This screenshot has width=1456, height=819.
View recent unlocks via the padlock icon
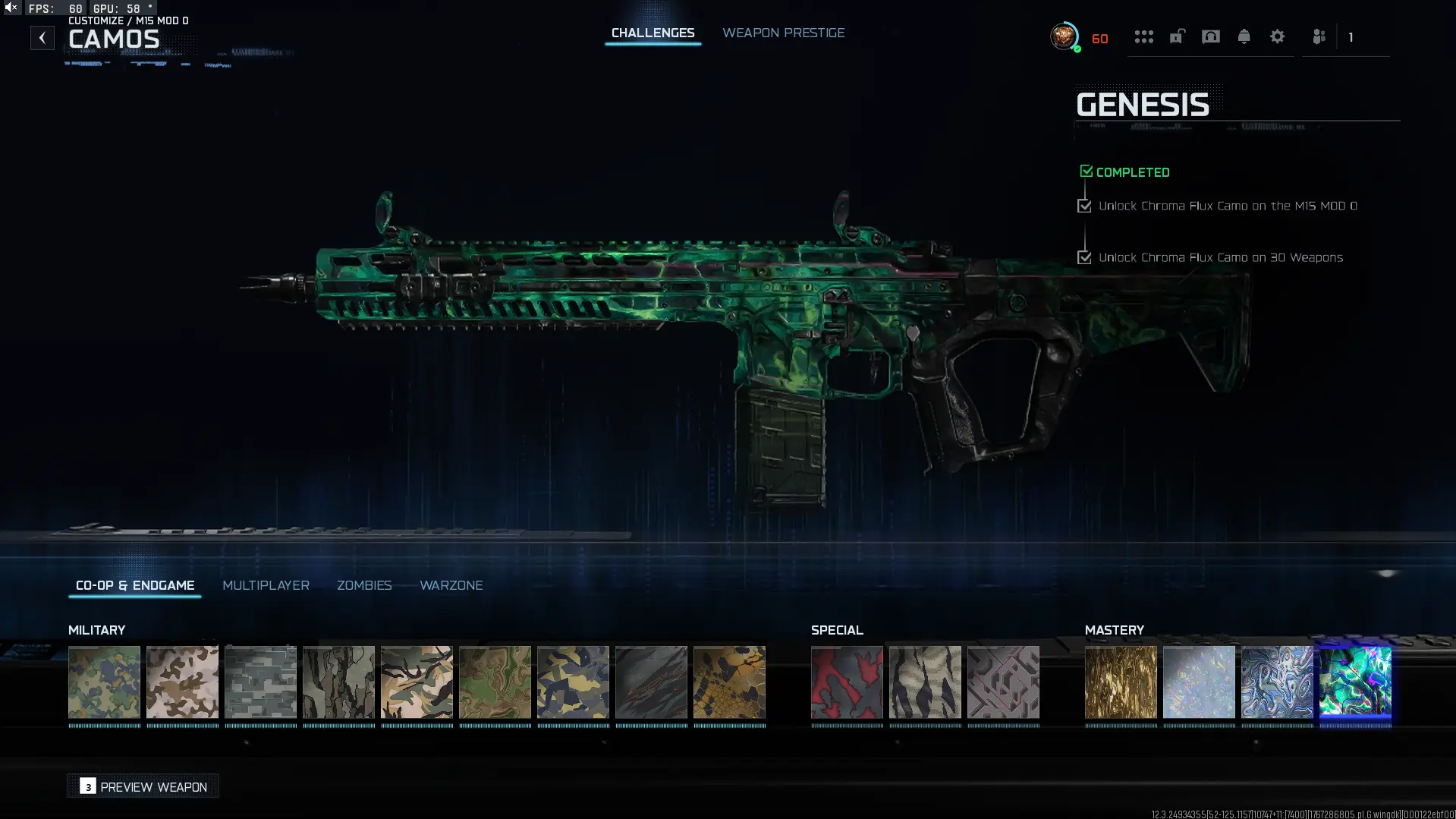1177,38
